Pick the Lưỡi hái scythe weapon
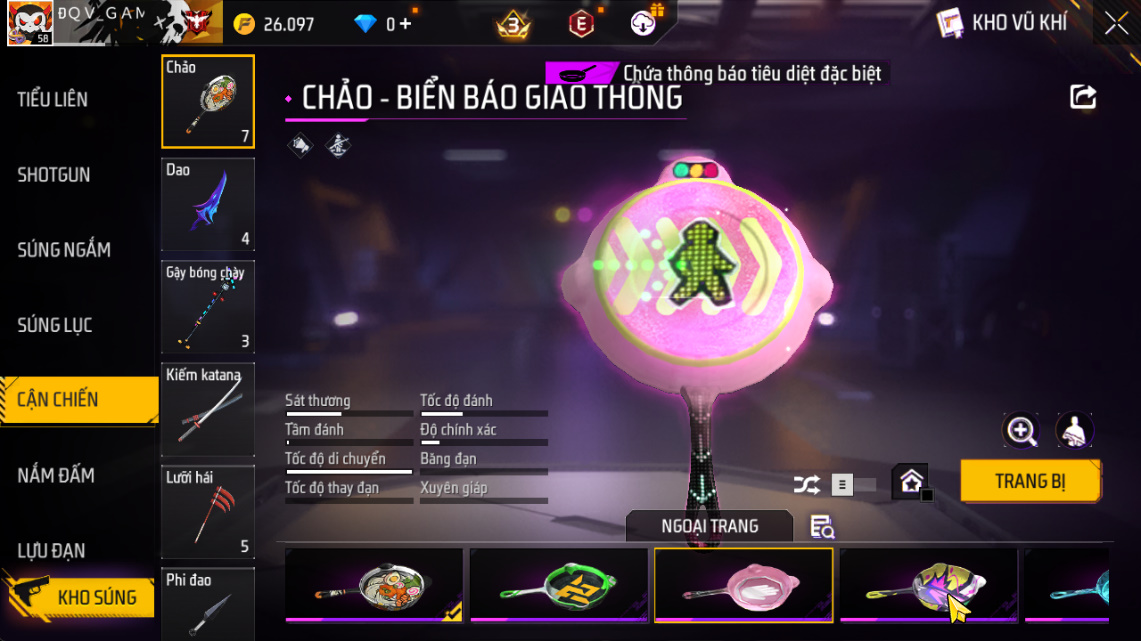Screen dimensions: 1141x641 coord(208,511)
